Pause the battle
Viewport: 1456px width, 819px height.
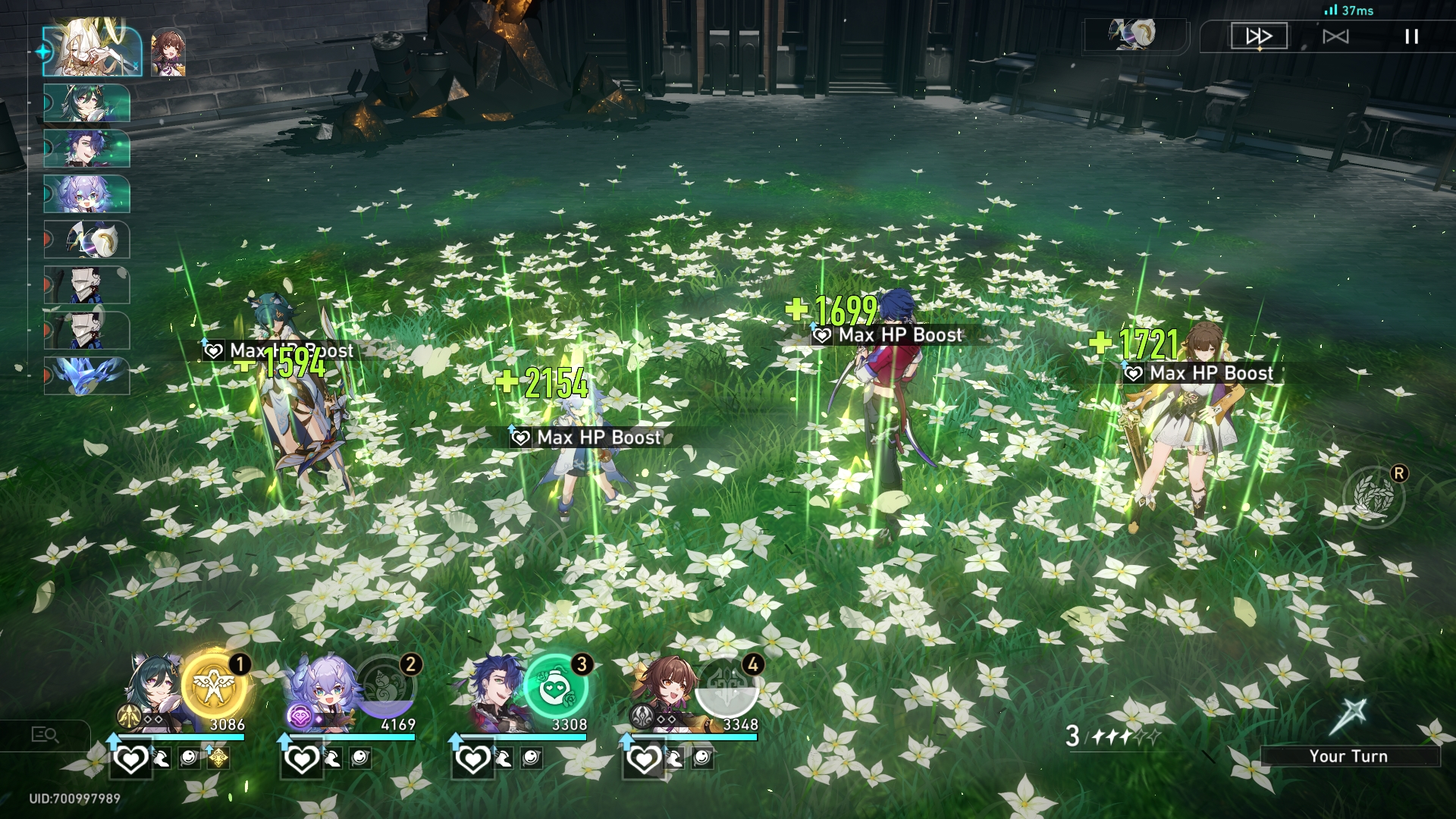(1411, 36)
